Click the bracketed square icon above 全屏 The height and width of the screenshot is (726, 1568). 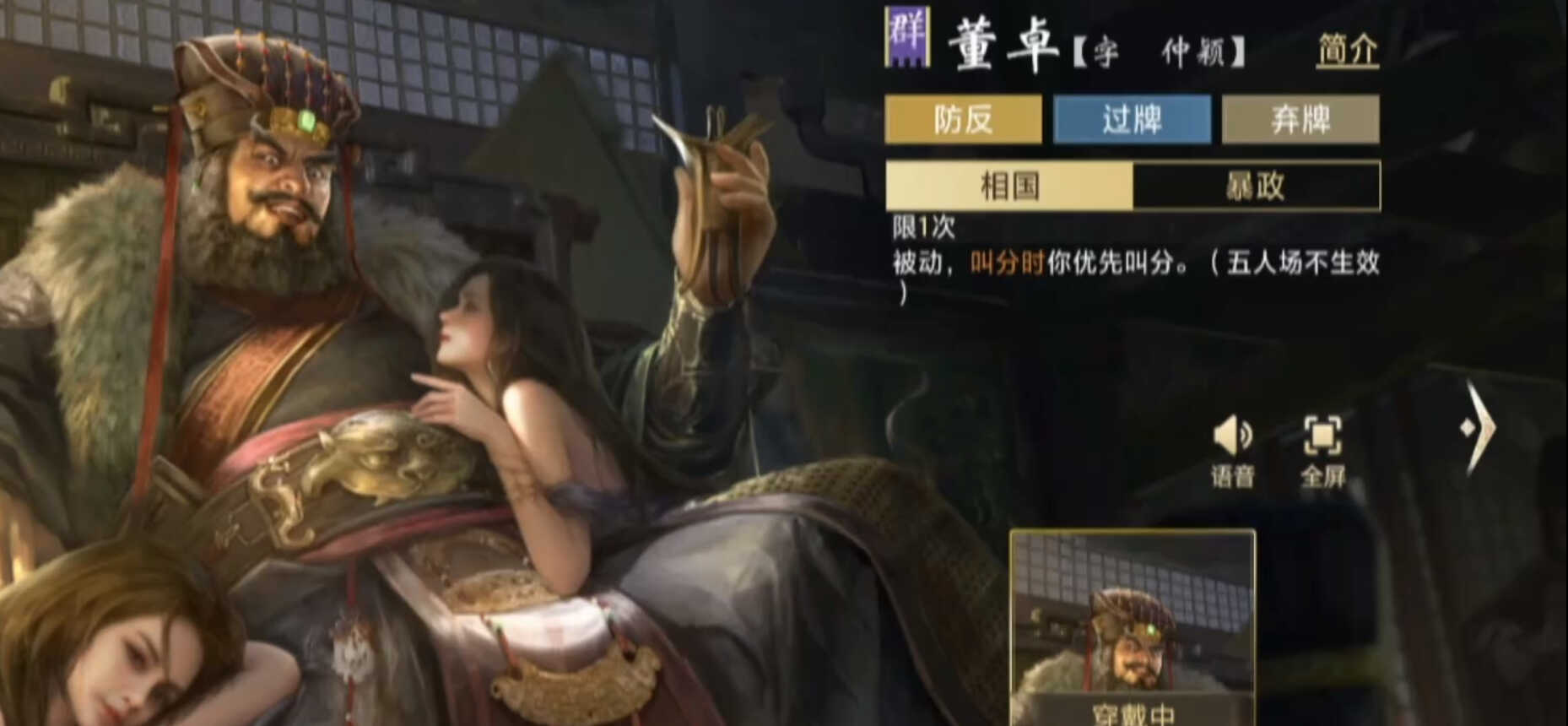pyautogui.click(x=1325, y=435)
